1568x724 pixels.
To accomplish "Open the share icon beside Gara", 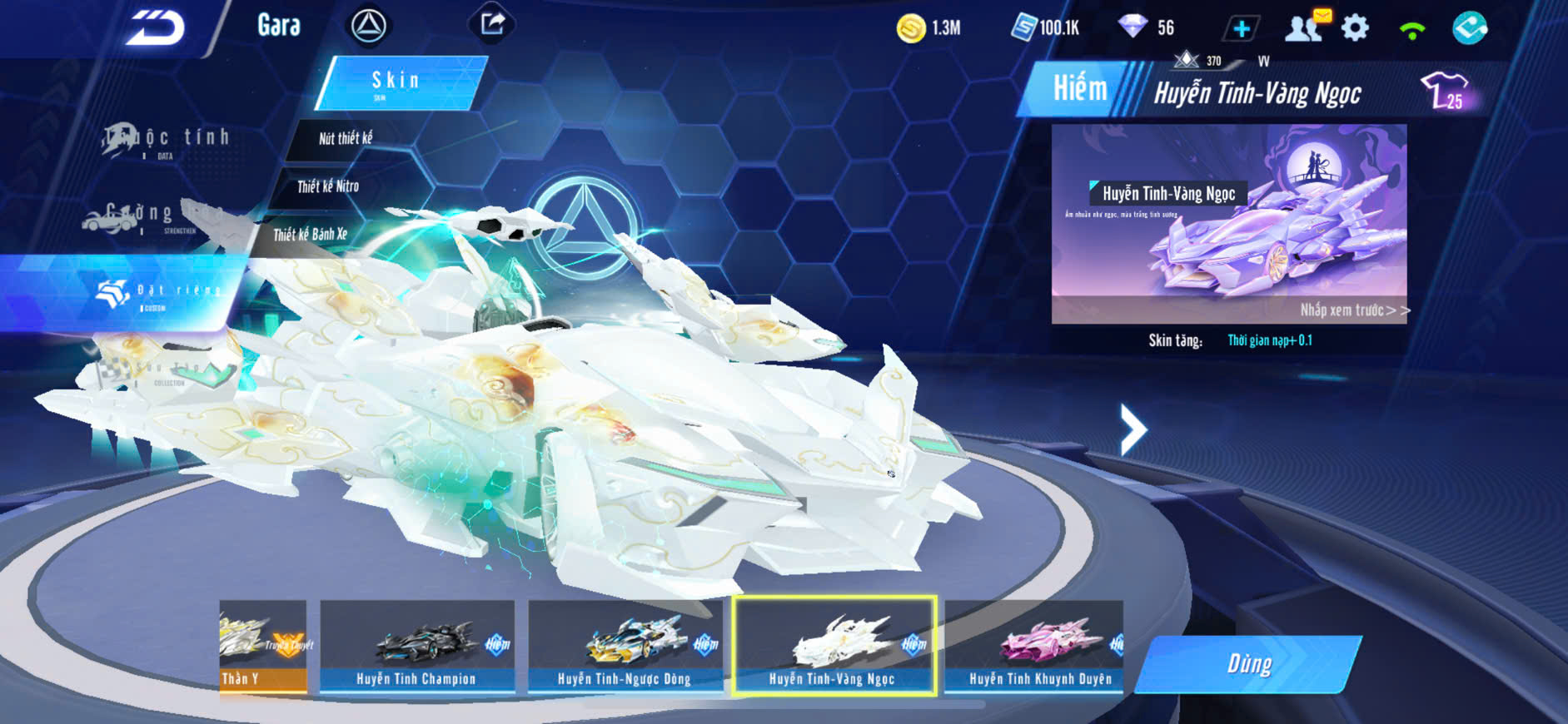I will (492, 24).
